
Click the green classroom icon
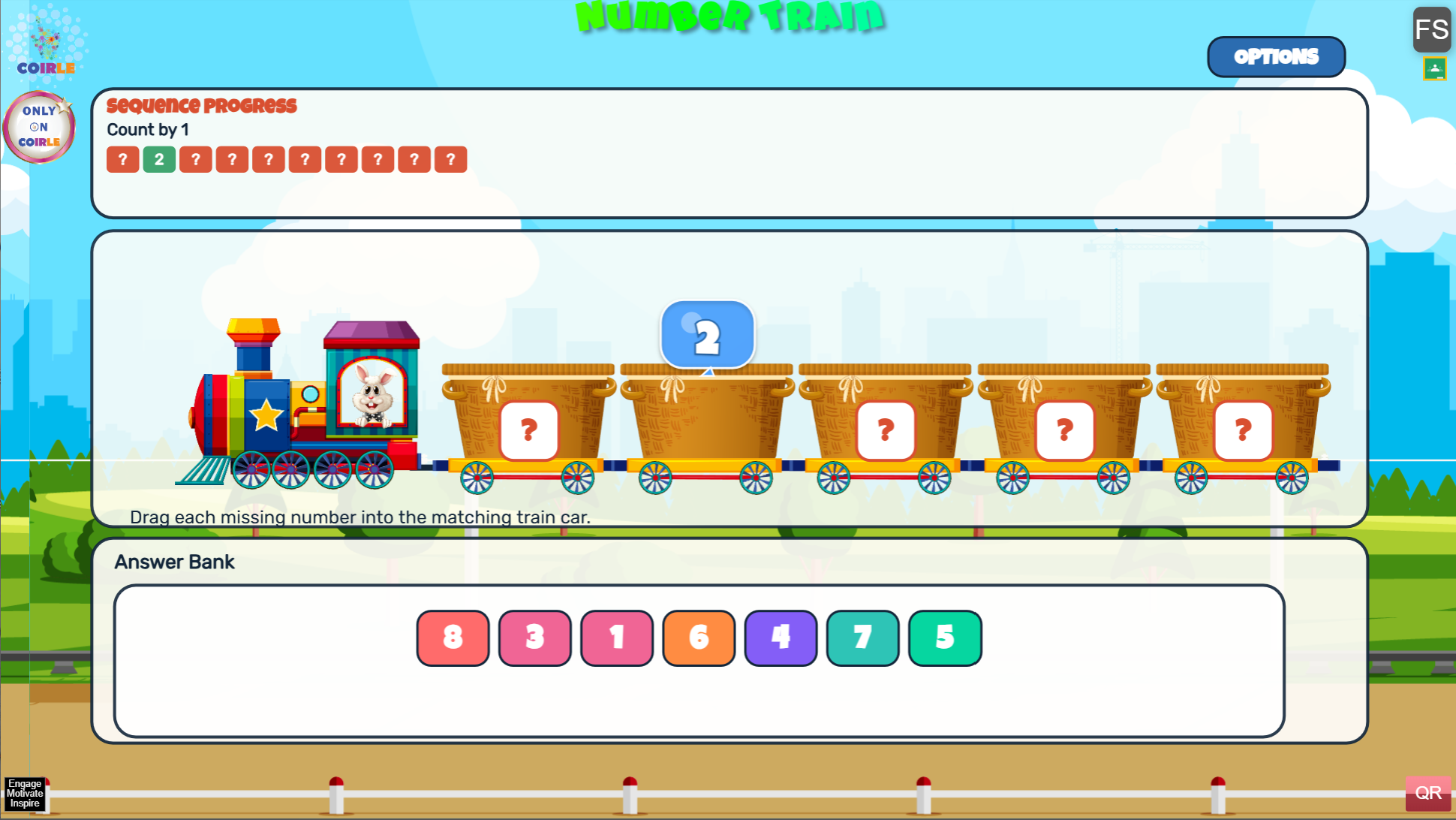[x=1434, y=69]
